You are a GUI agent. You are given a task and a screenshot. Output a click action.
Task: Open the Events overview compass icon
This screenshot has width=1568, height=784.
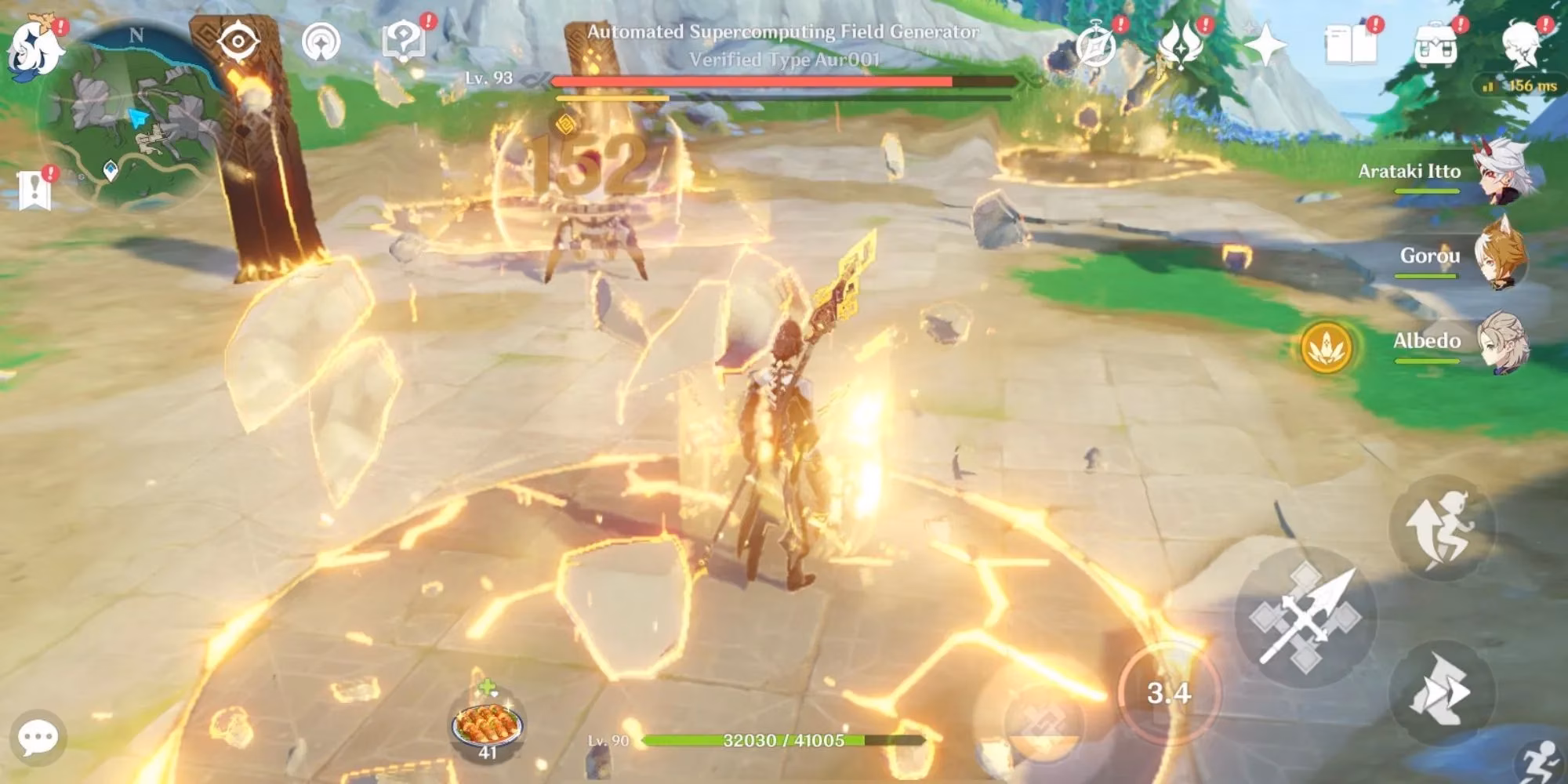1098,45
